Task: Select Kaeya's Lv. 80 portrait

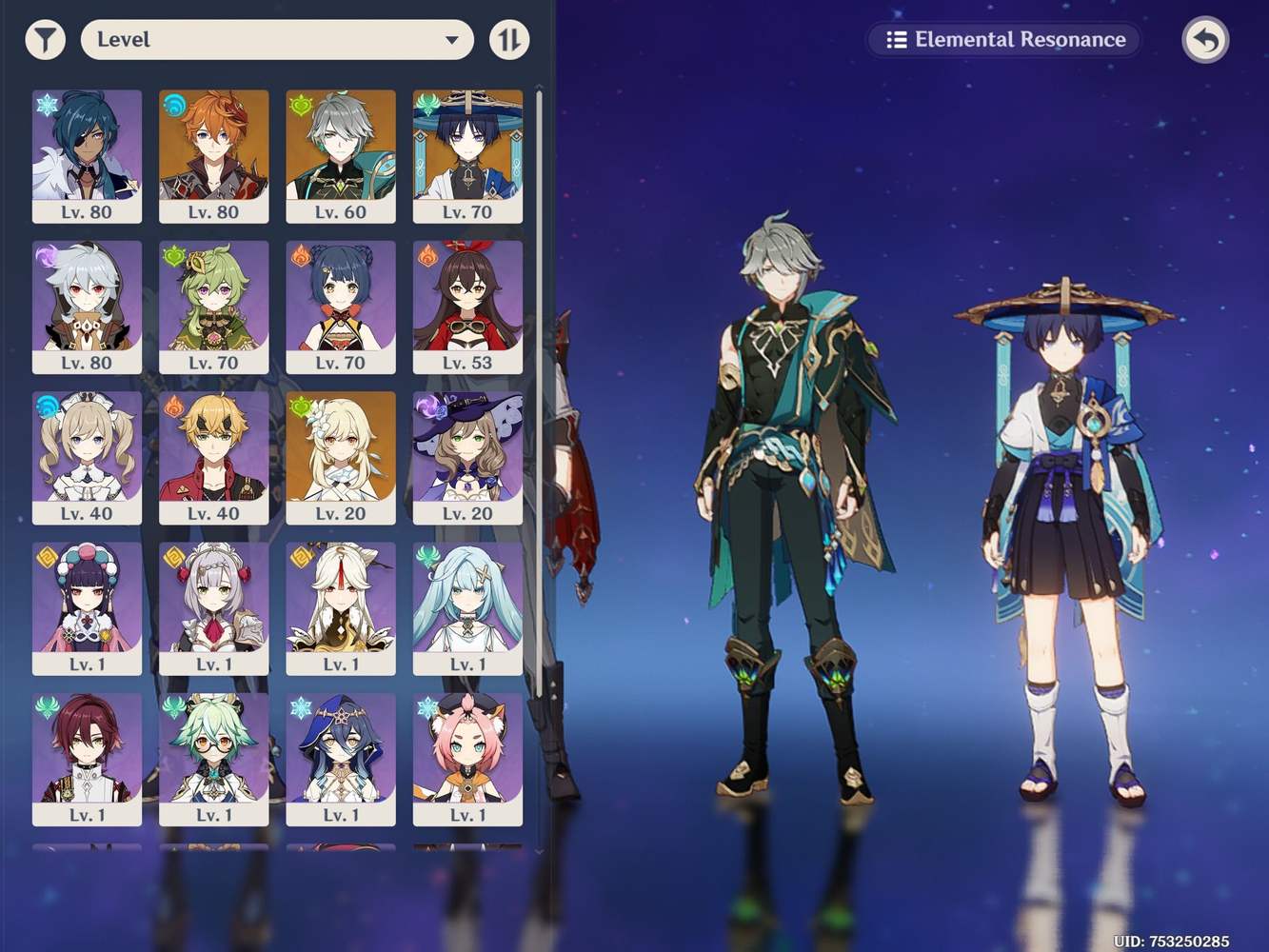Action: click(87, 152)
